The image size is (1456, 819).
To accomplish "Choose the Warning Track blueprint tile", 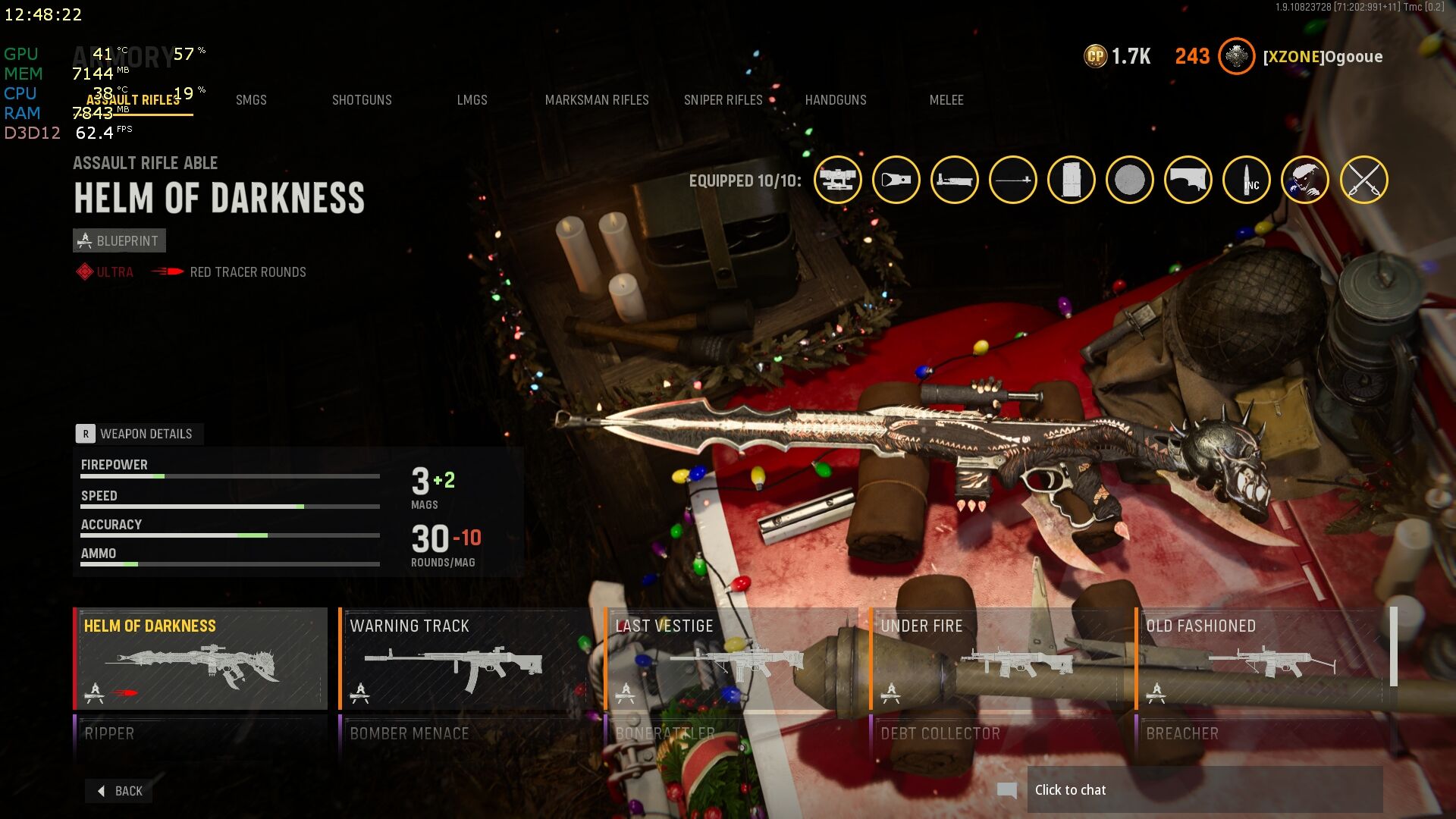I will (x=466, y=658).
